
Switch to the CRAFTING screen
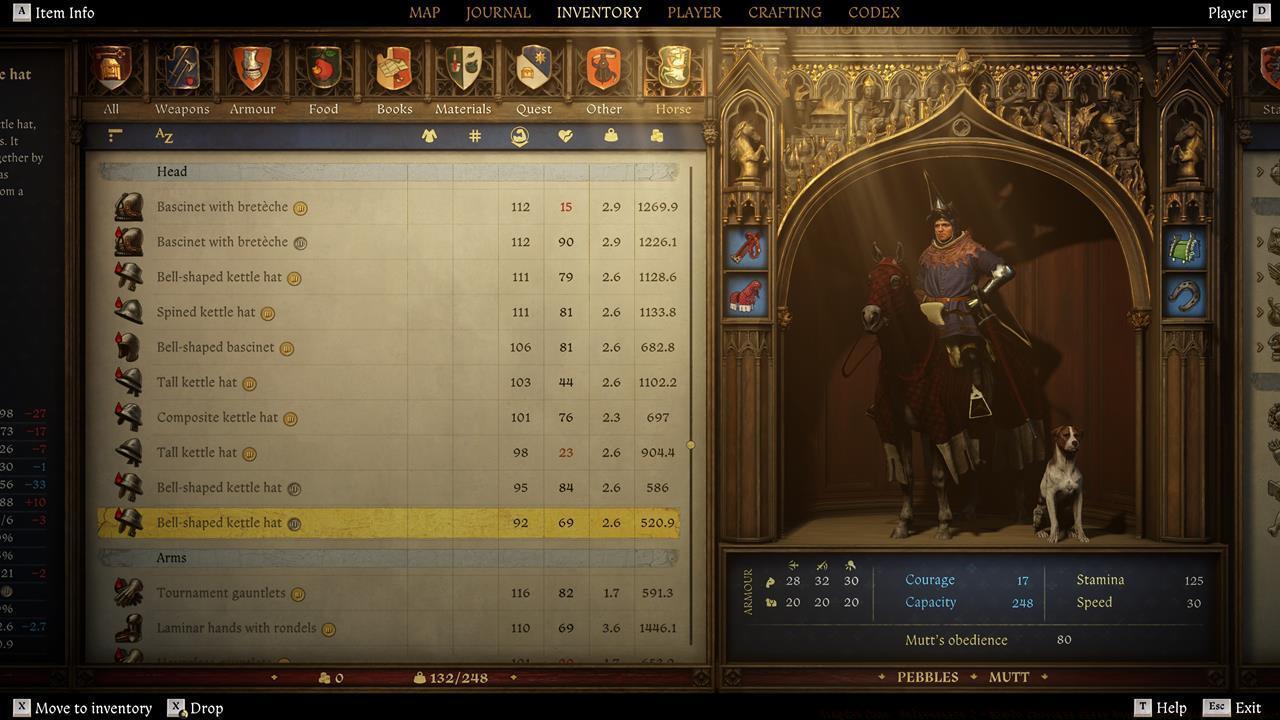click(x=783, y=12)
